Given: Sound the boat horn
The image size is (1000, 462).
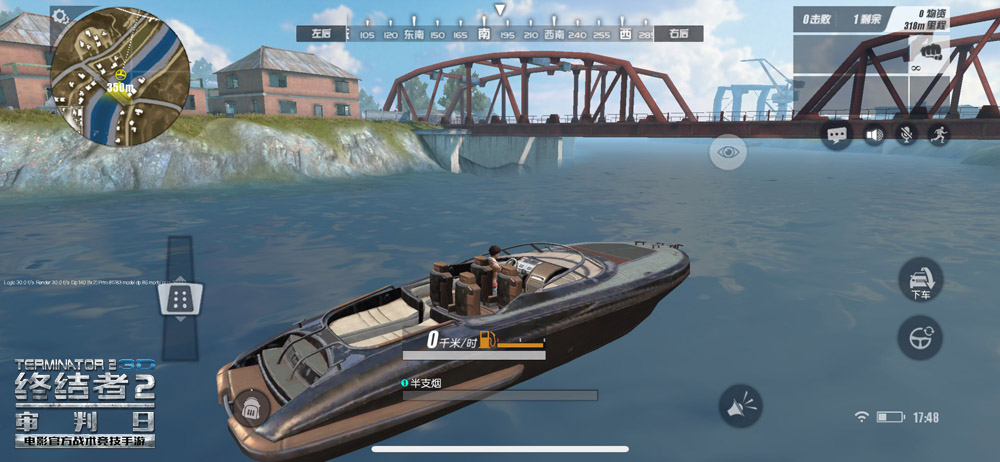Looking at the screenshot, I should 741,406.
